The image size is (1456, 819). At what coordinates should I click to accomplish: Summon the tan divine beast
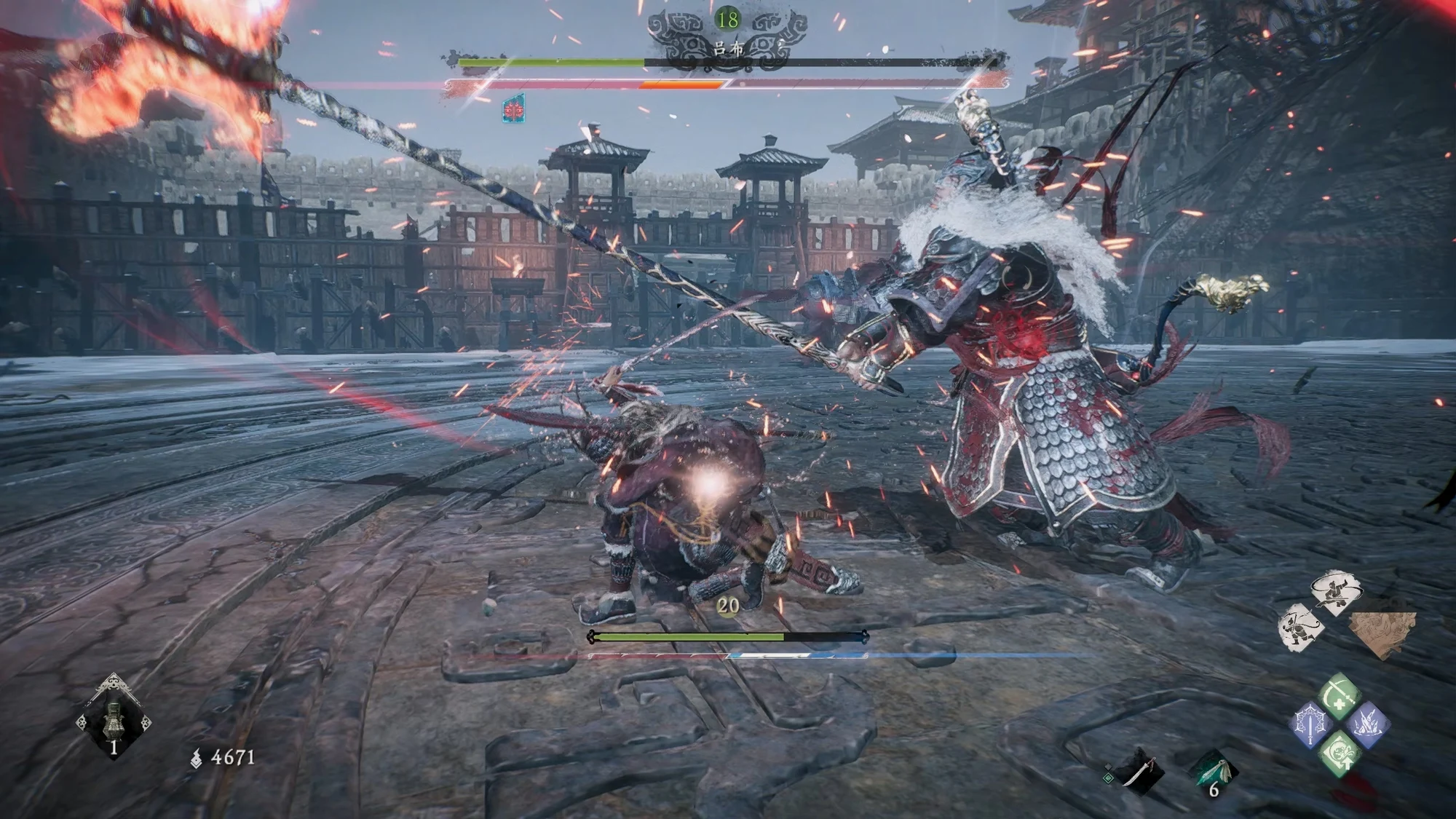click(1382, 632)
